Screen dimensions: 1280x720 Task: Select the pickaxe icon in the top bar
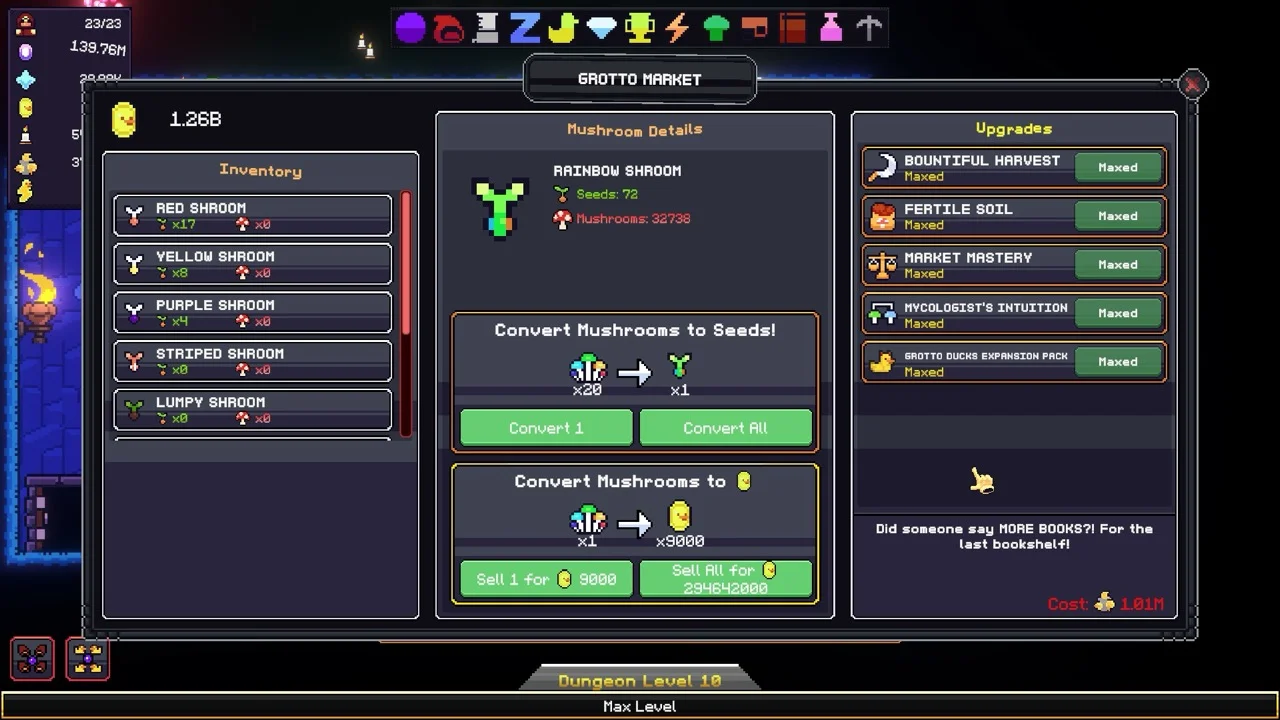point(869,28)
